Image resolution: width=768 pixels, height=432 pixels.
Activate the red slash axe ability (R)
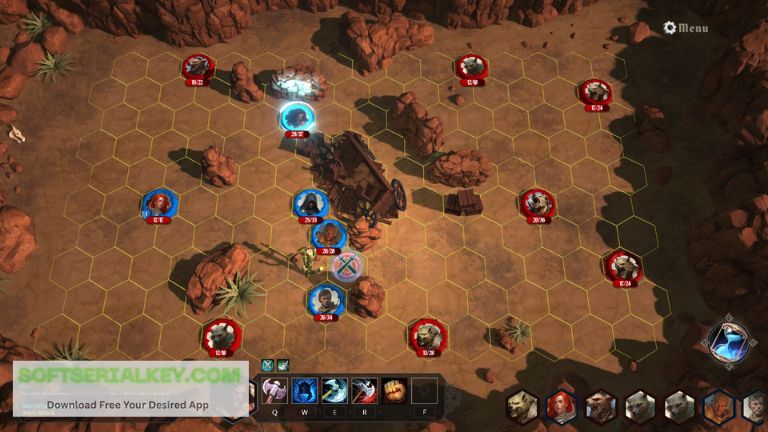pos(365,390)
